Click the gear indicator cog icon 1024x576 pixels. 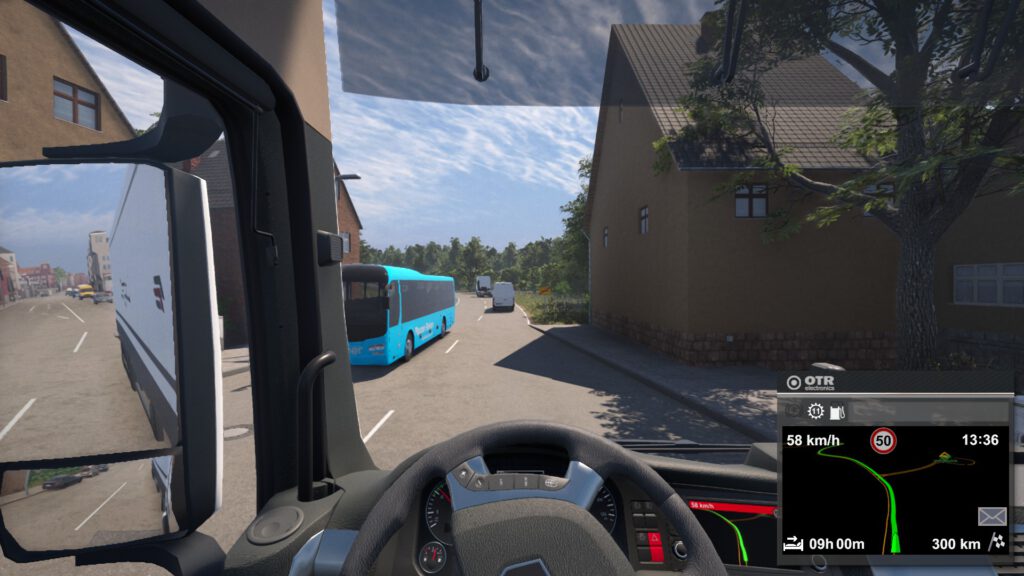pos(816,411)
